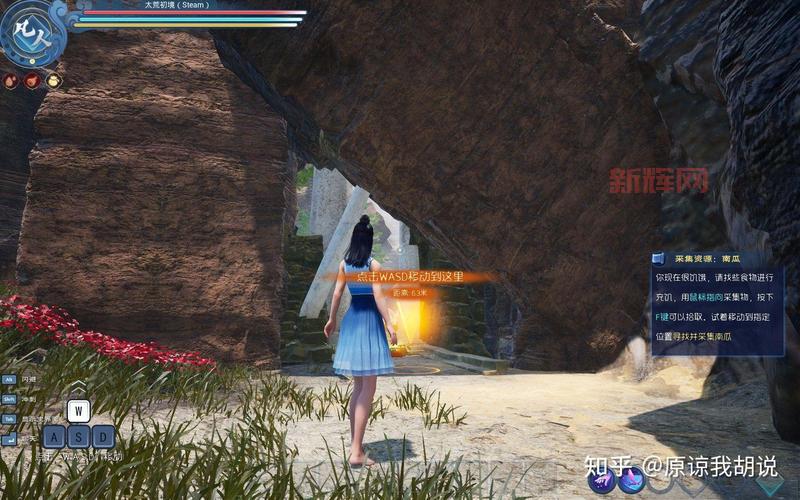The height and width of the screenshot is (500, 800).
Task: Click the diamond button at bottom-right corner
Action: point(770,485)
